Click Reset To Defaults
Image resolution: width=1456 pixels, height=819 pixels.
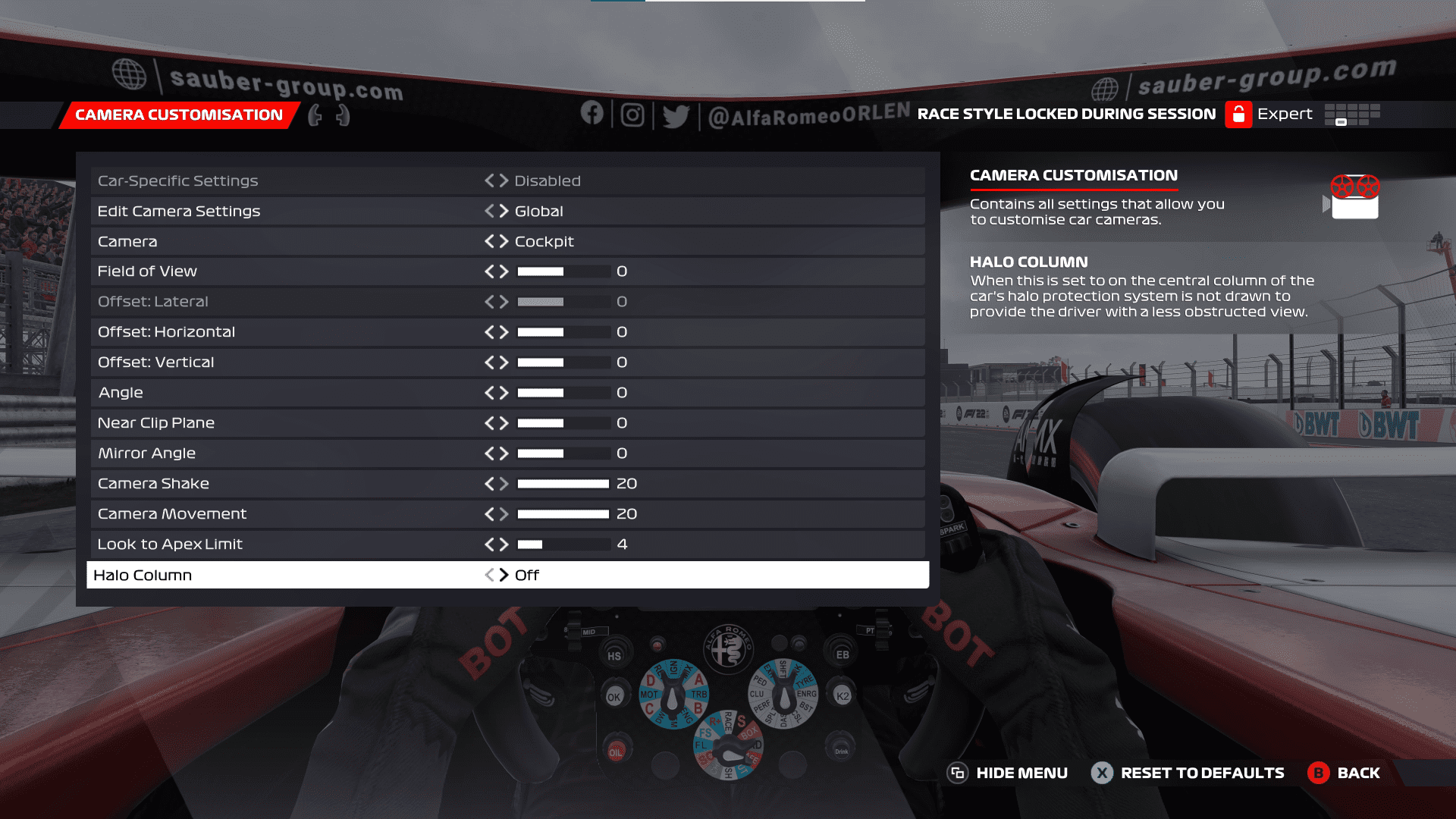pos(1201,773)
